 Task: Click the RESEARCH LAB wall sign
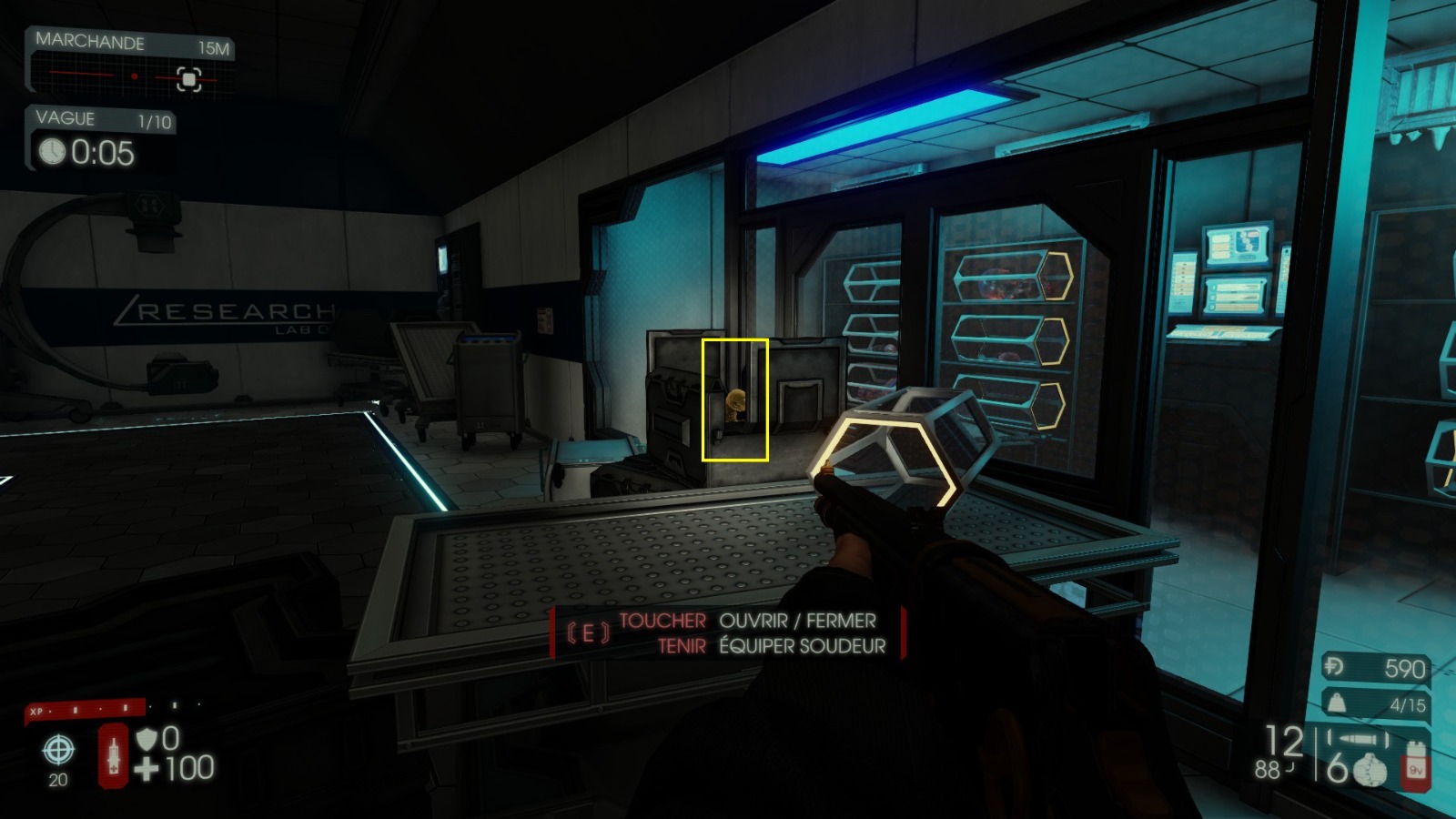[223, 309]
